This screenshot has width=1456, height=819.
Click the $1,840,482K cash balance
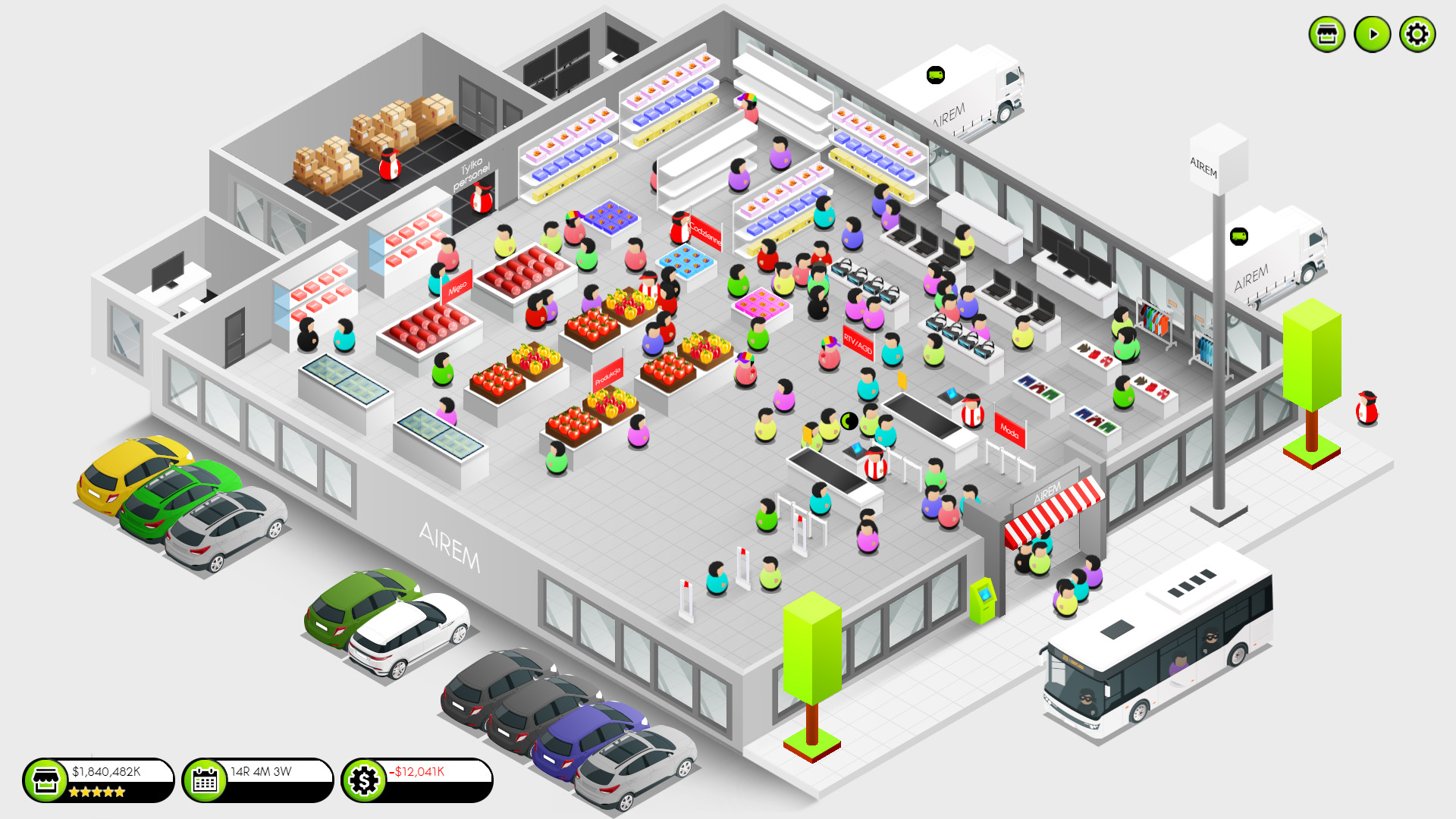coord(106,771)
